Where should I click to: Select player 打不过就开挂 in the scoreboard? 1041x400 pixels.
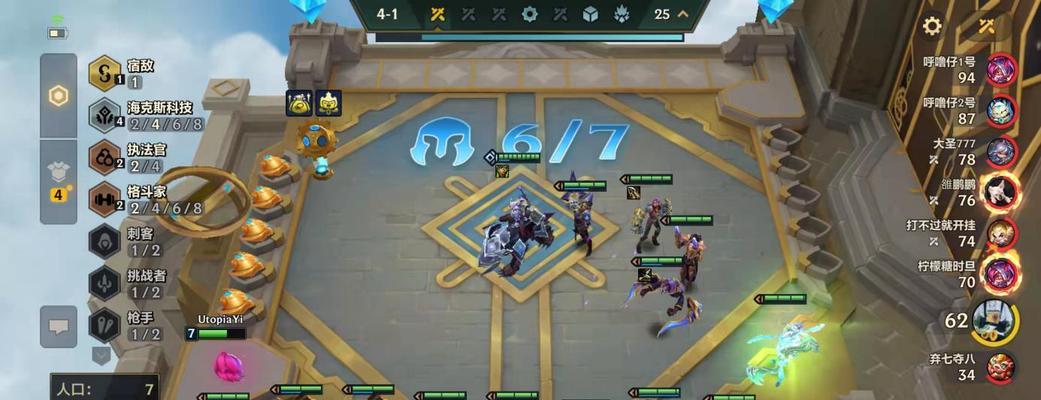[x=1001, y=233]
